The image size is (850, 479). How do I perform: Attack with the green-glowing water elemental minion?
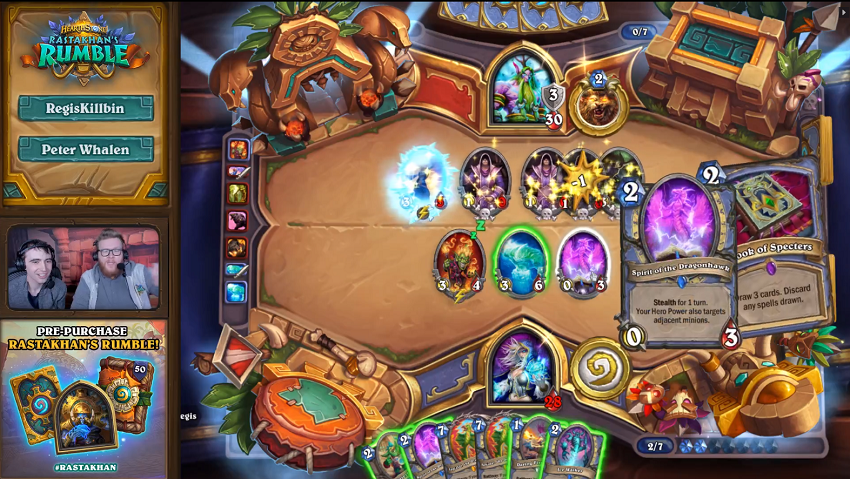point(520,264)
